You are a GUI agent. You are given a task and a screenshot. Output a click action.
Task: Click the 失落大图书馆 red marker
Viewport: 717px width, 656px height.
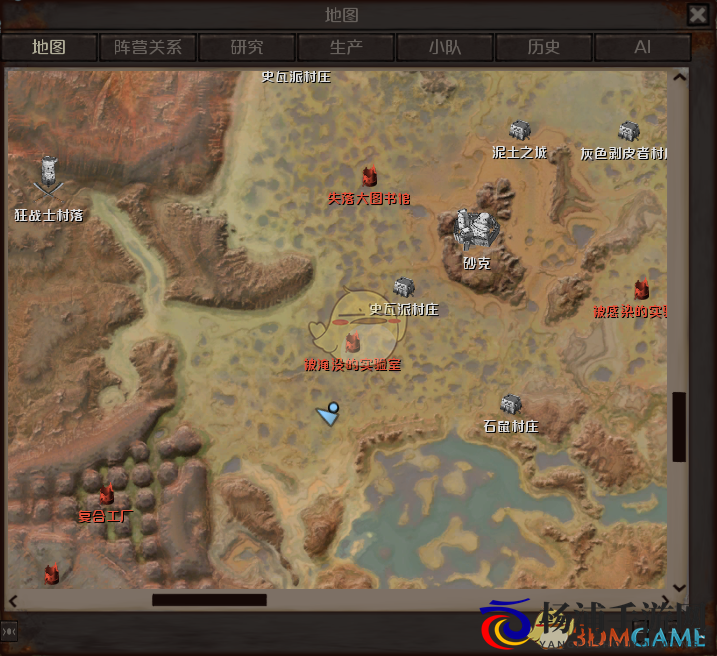369,178
